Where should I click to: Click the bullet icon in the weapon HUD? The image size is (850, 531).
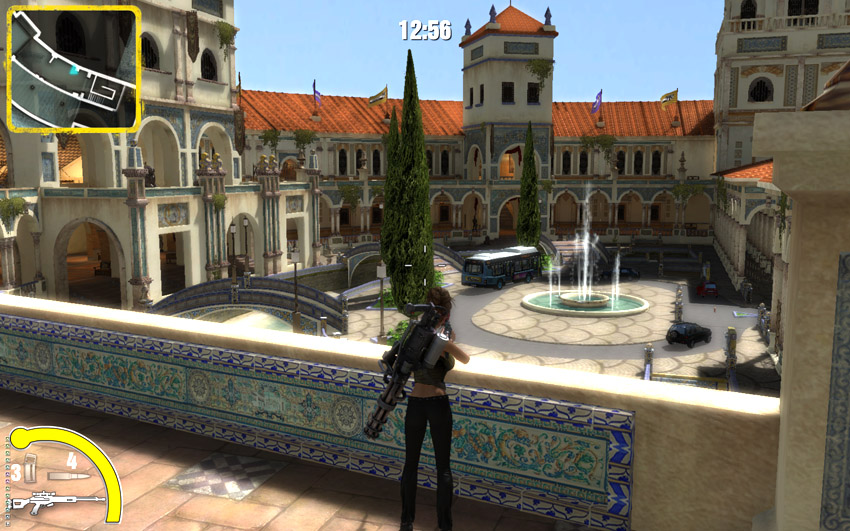[70, 476]
